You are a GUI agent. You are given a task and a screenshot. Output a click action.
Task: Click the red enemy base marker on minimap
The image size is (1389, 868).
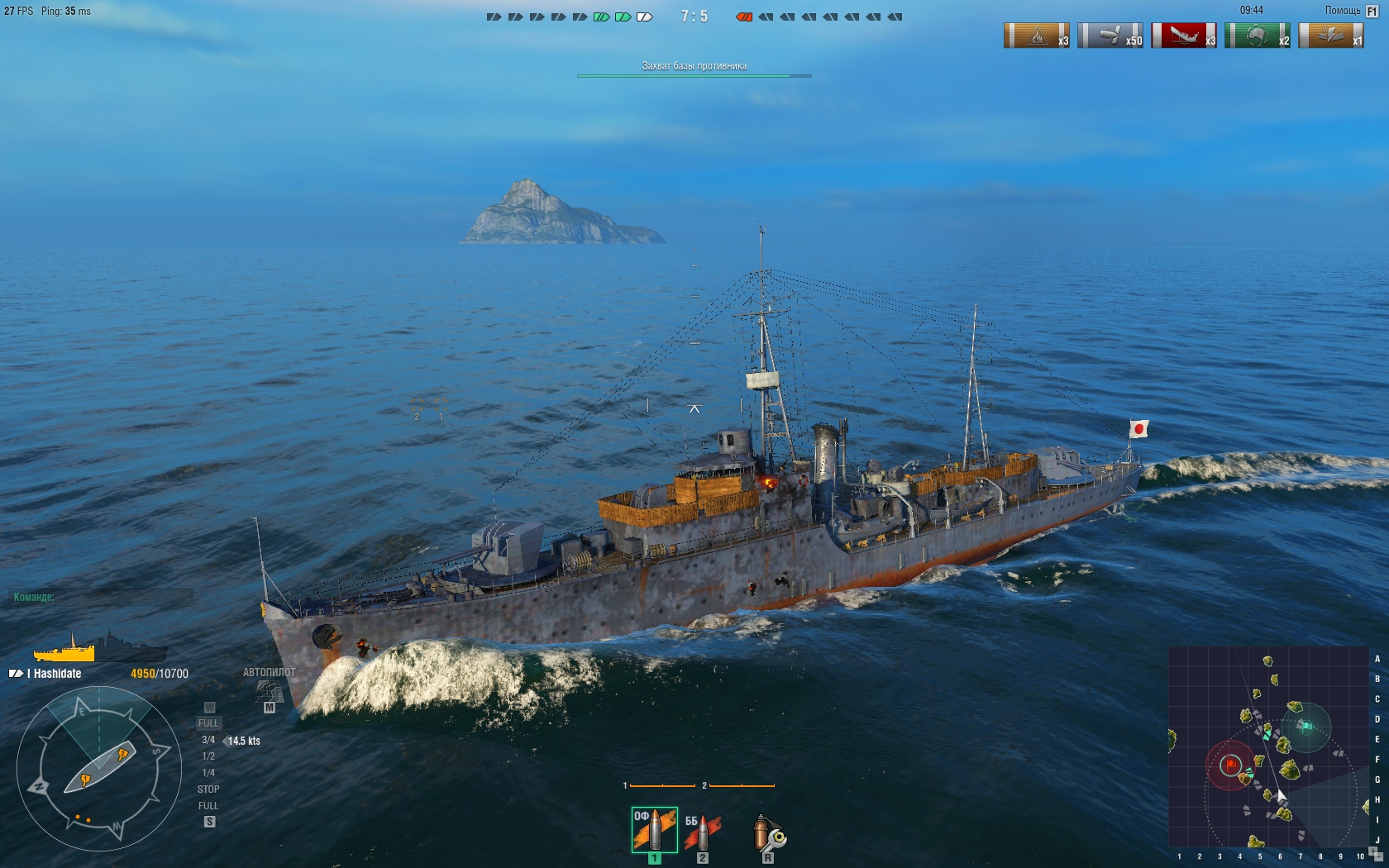(x=1231, y=765)
